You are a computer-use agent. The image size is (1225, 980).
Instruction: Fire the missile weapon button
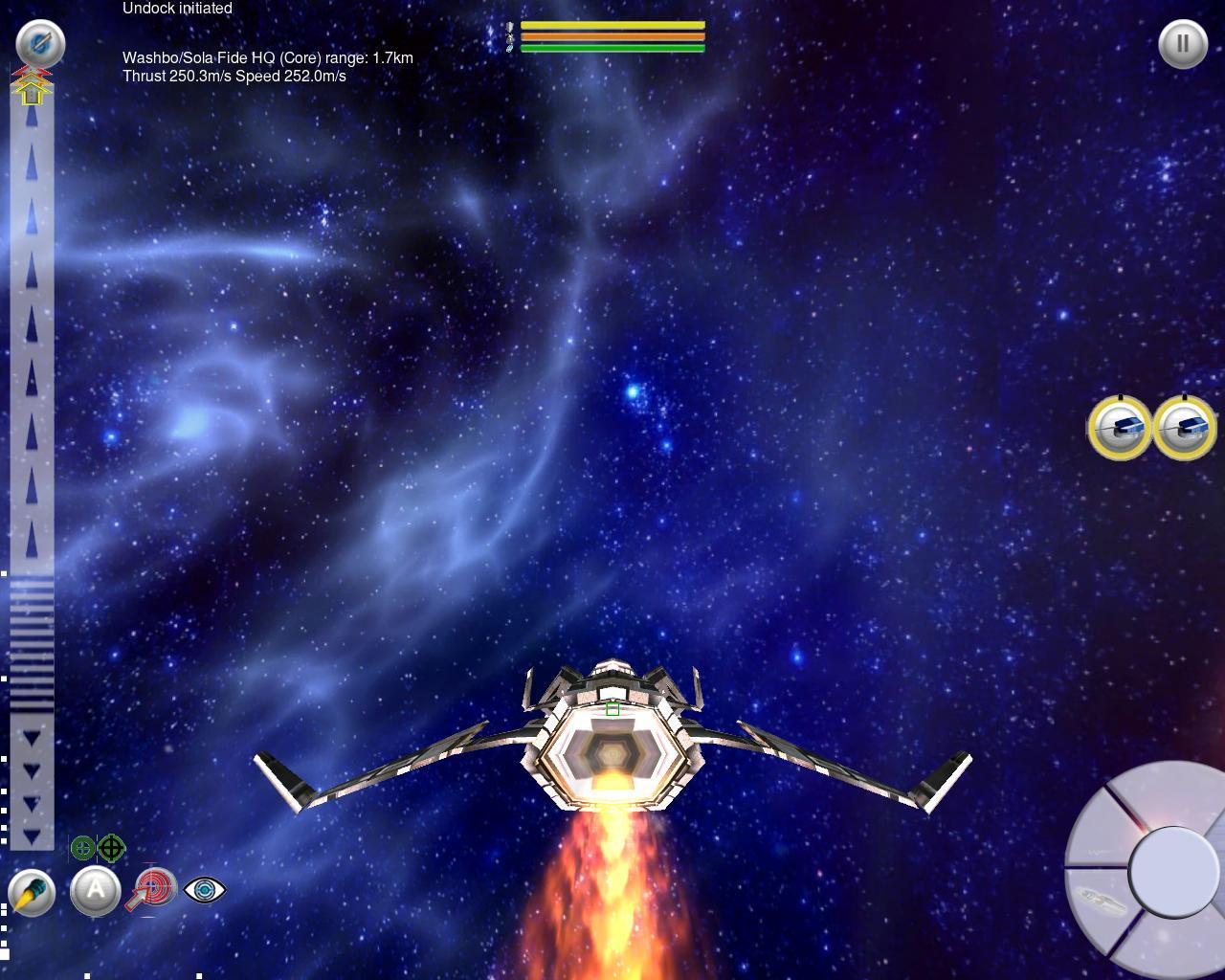[x=32, y=894]
